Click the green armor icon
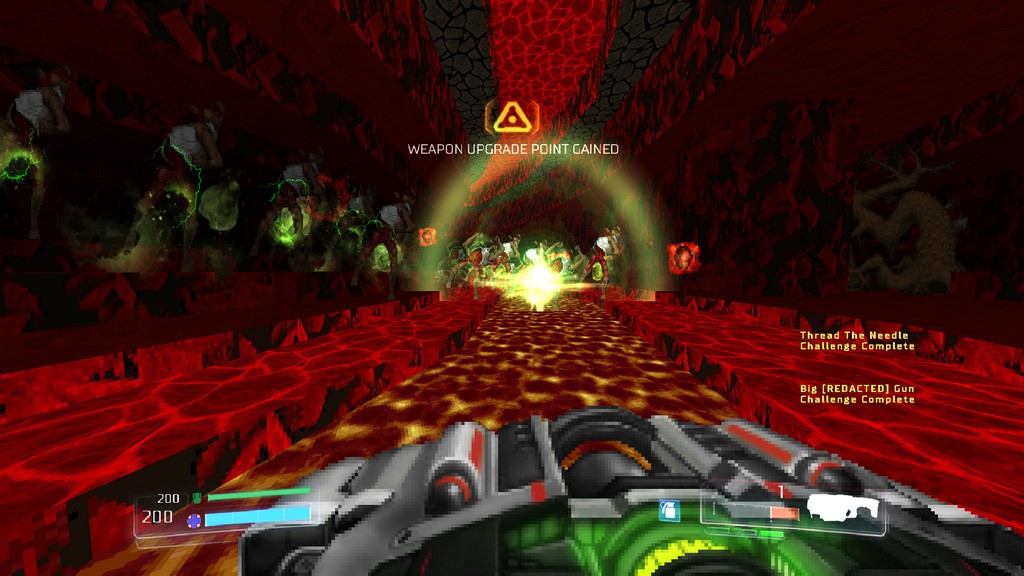The image size is (1024, 576). (x=197, y=497)
